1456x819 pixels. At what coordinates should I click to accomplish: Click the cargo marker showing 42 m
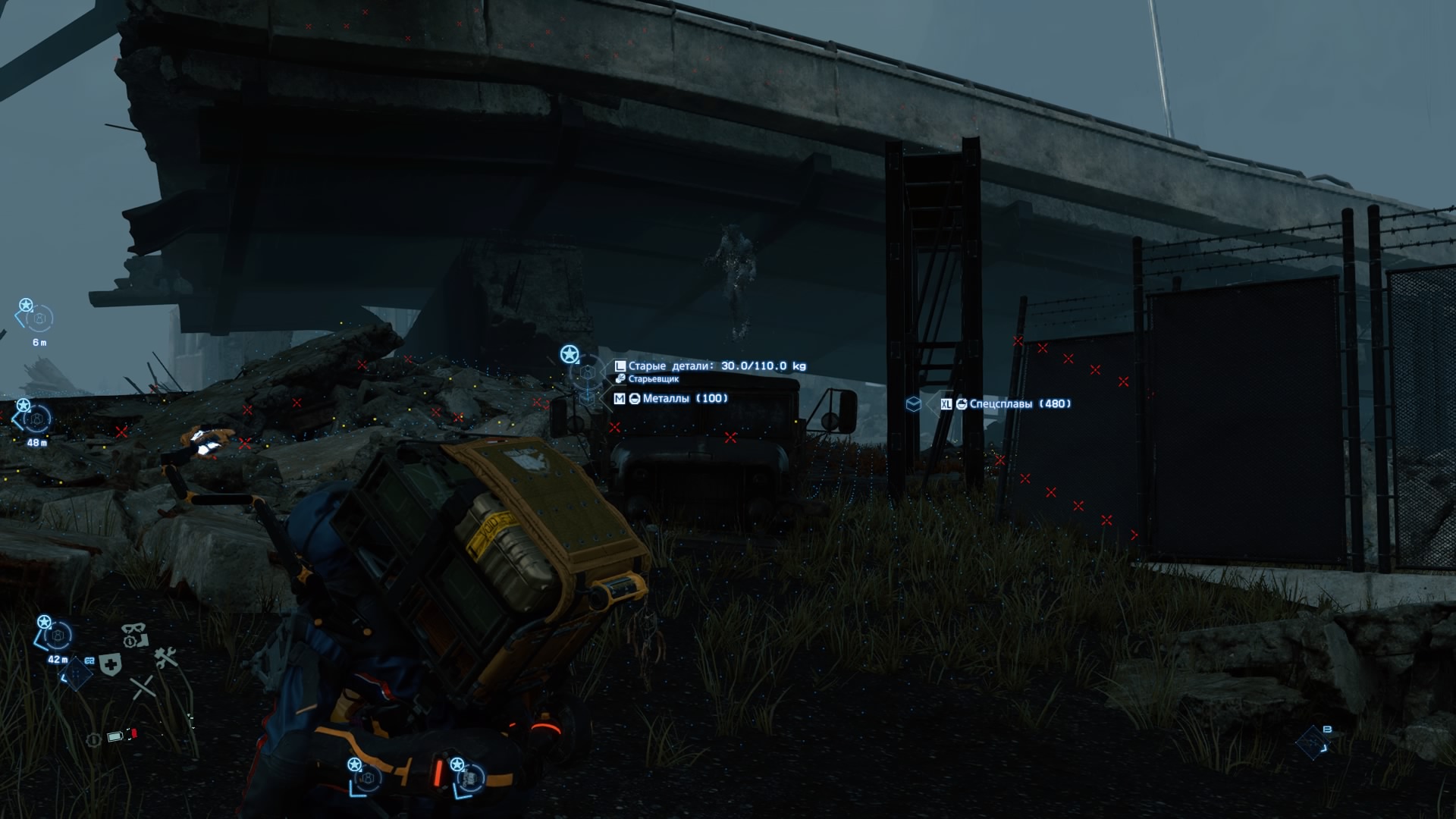[x=55, y=635]
